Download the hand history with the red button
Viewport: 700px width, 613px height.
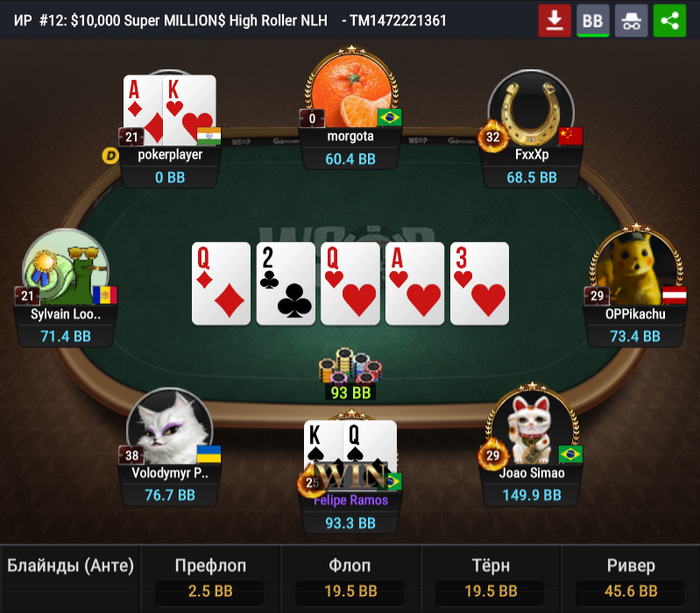pyautogui.click(x=554, y=20)
